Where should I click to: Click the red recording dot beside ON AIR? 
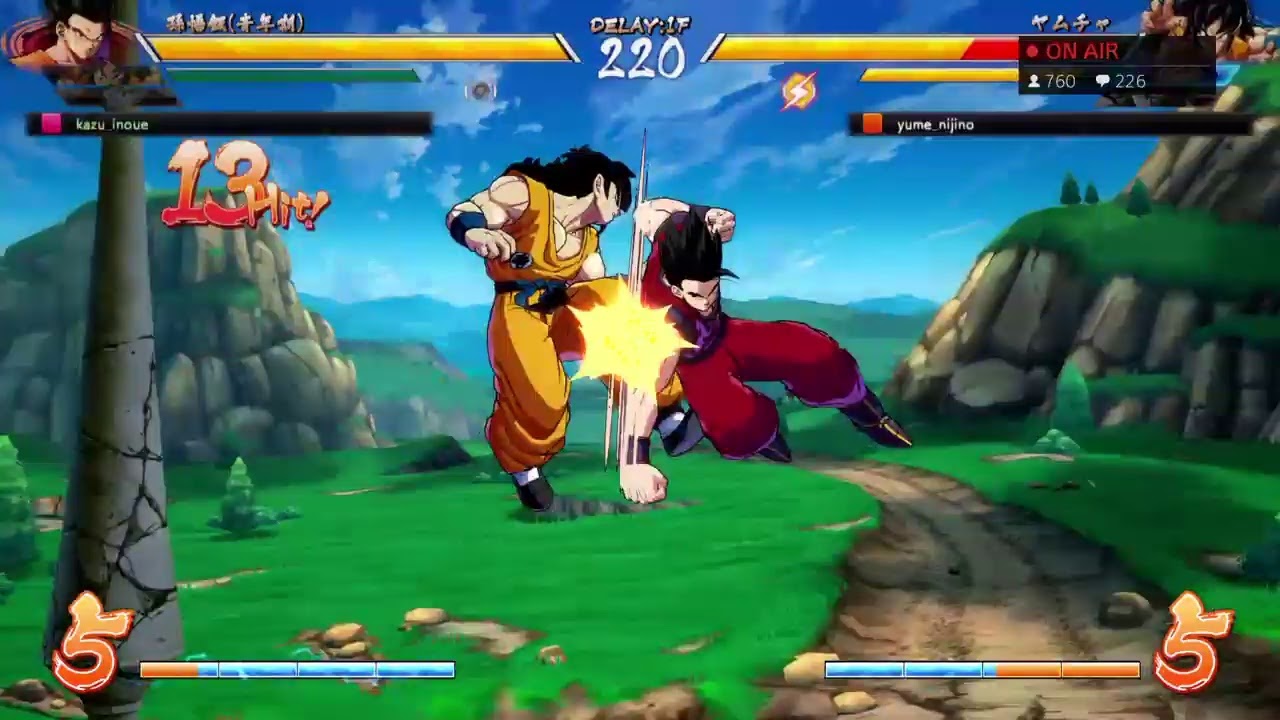coord(1031,52)
